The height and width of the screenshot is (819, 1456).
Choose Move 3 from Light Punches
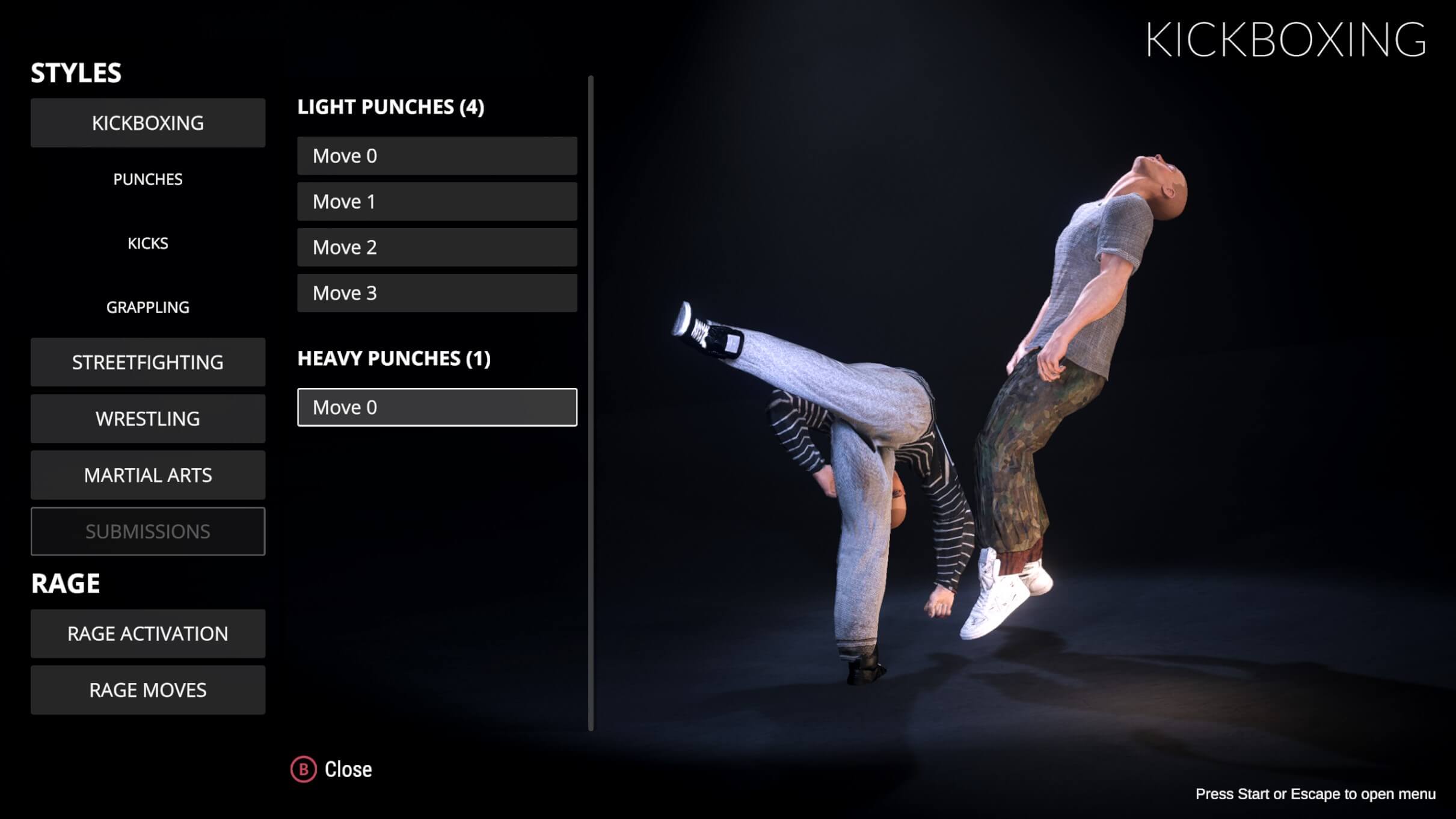point(437,293)
